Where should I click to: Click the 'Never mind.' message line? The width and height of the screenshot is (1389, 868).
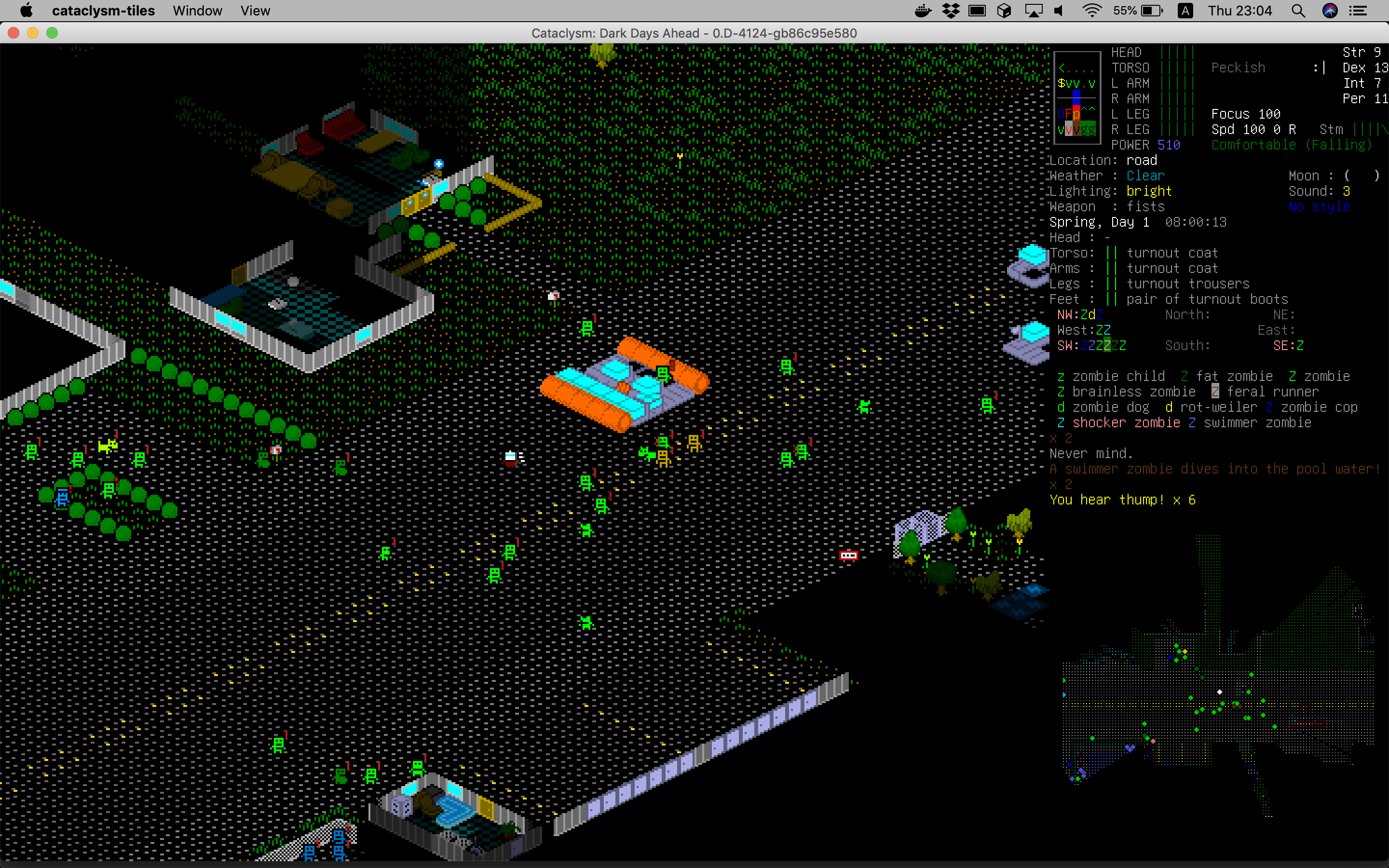click(1091, 453)
